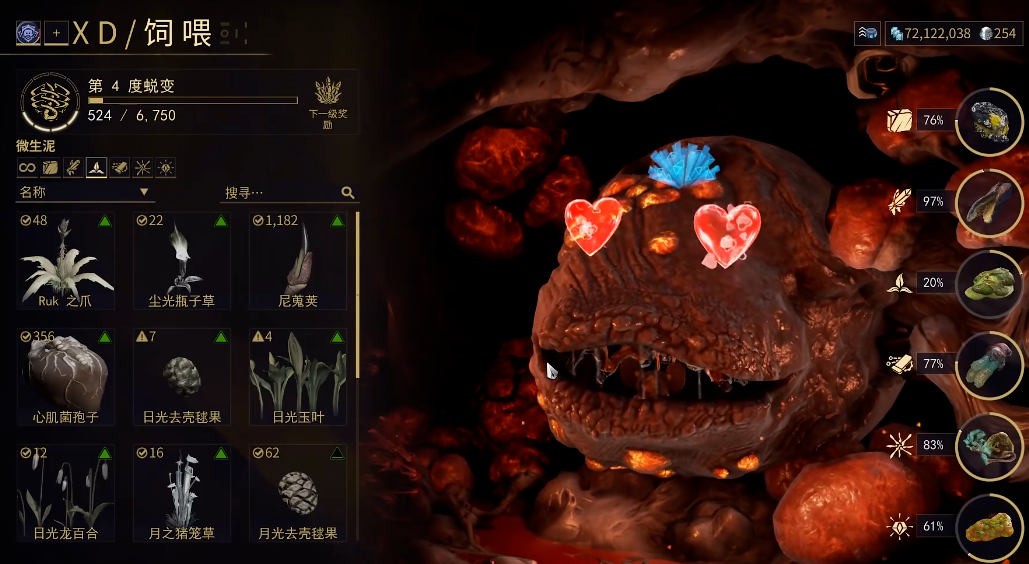Switch to the starburst filter tab

(x=143, y=168)
